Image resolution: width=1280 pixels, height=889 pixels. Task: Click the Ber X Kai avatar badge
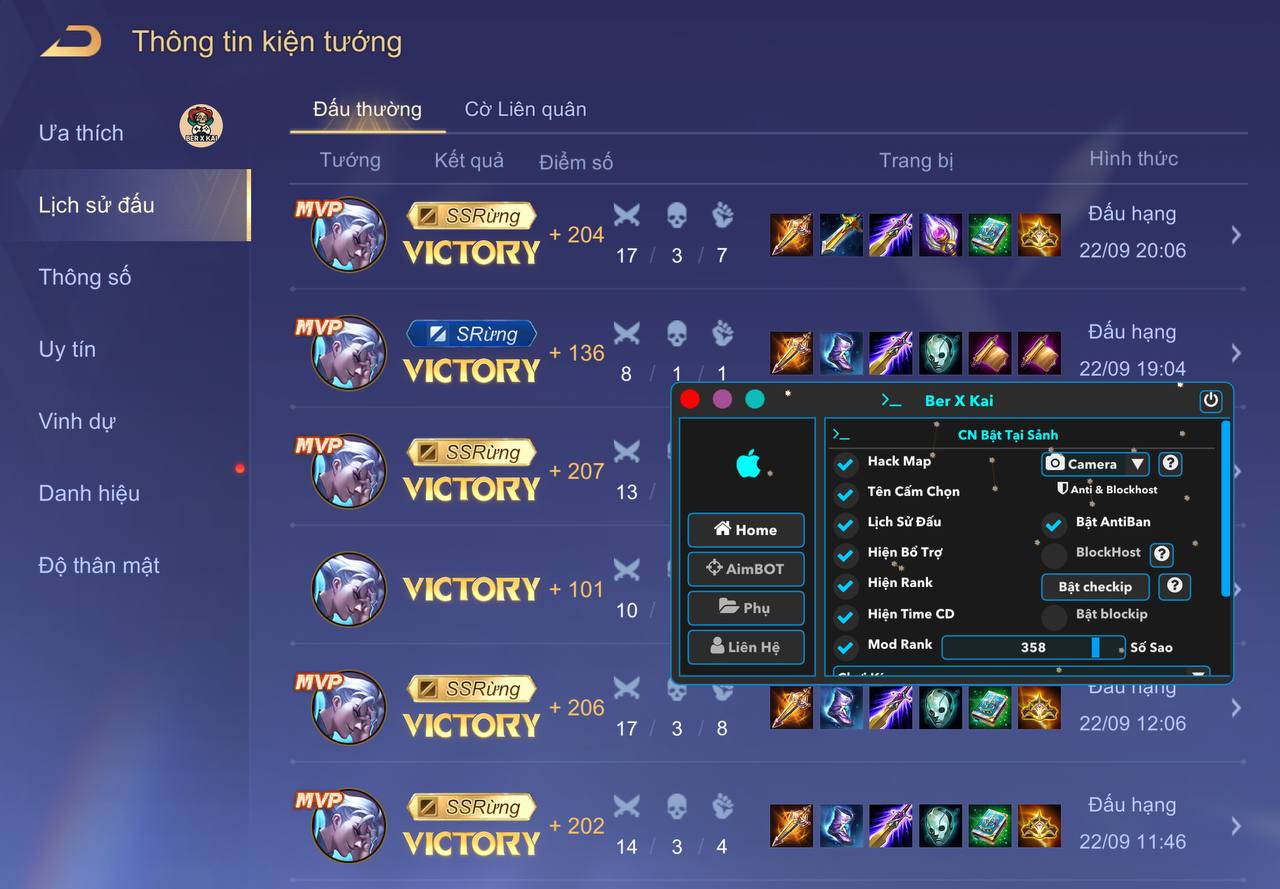(x=201, y=126)
